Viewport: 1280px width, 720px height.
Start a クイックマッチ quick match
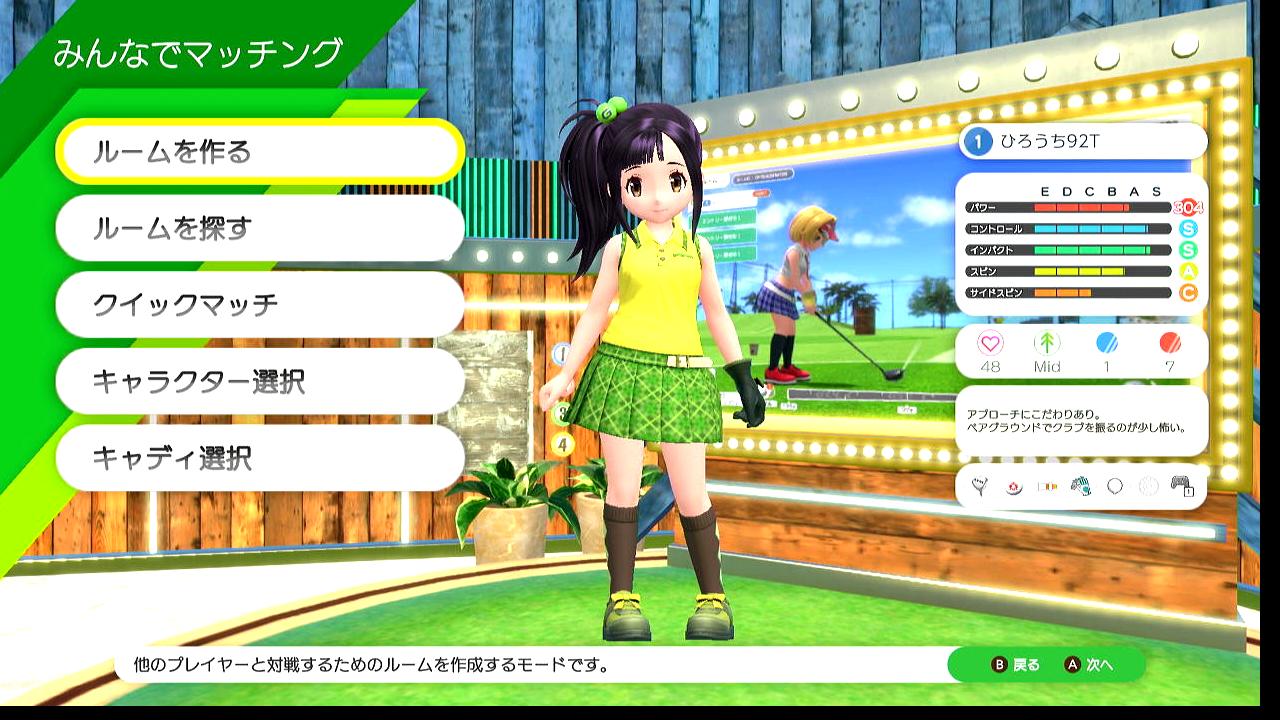click(260, 304)
